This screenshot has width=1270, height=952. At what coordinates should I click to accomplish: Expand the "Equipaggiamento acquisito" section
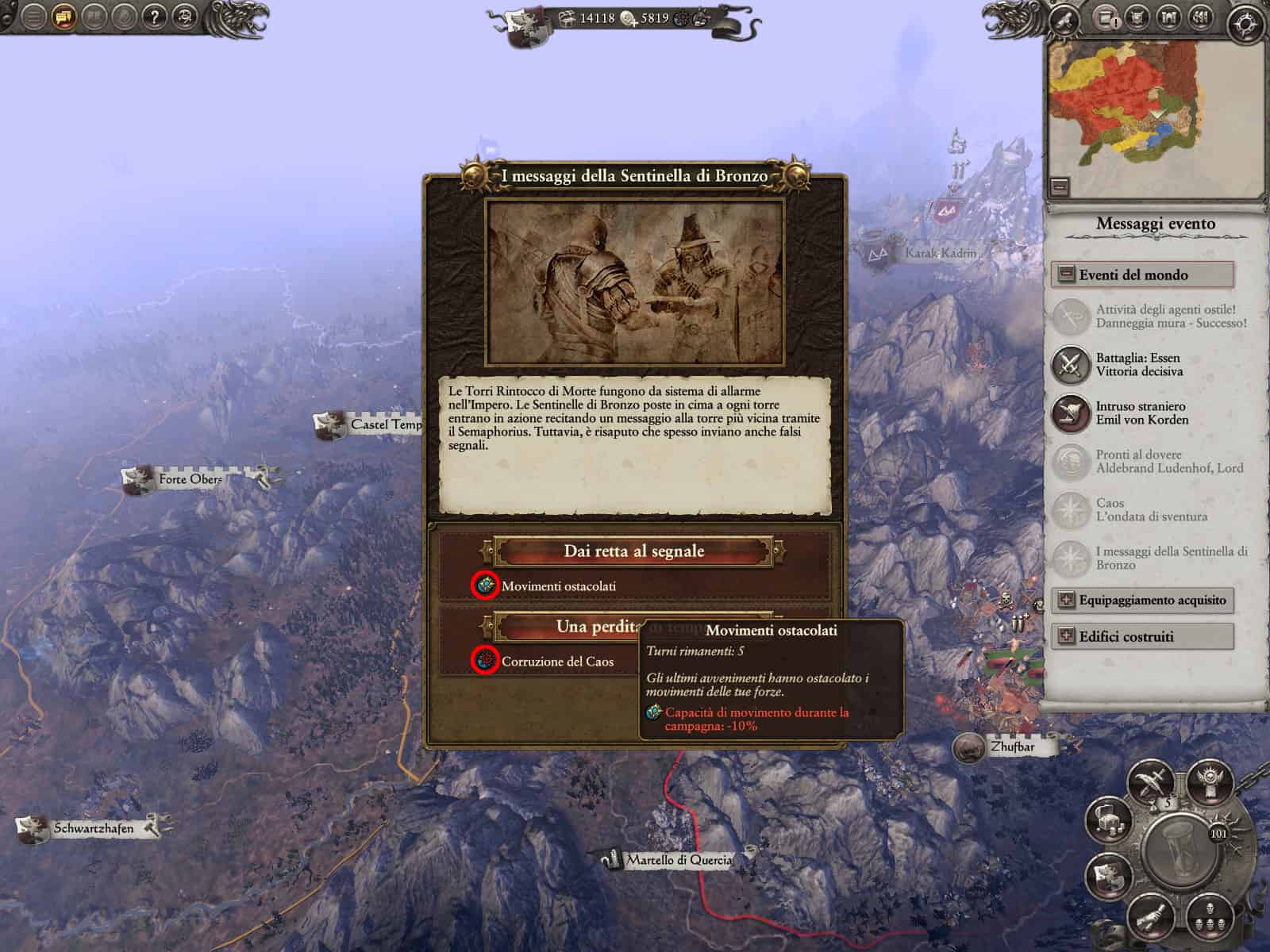(x=1064, y=601)
